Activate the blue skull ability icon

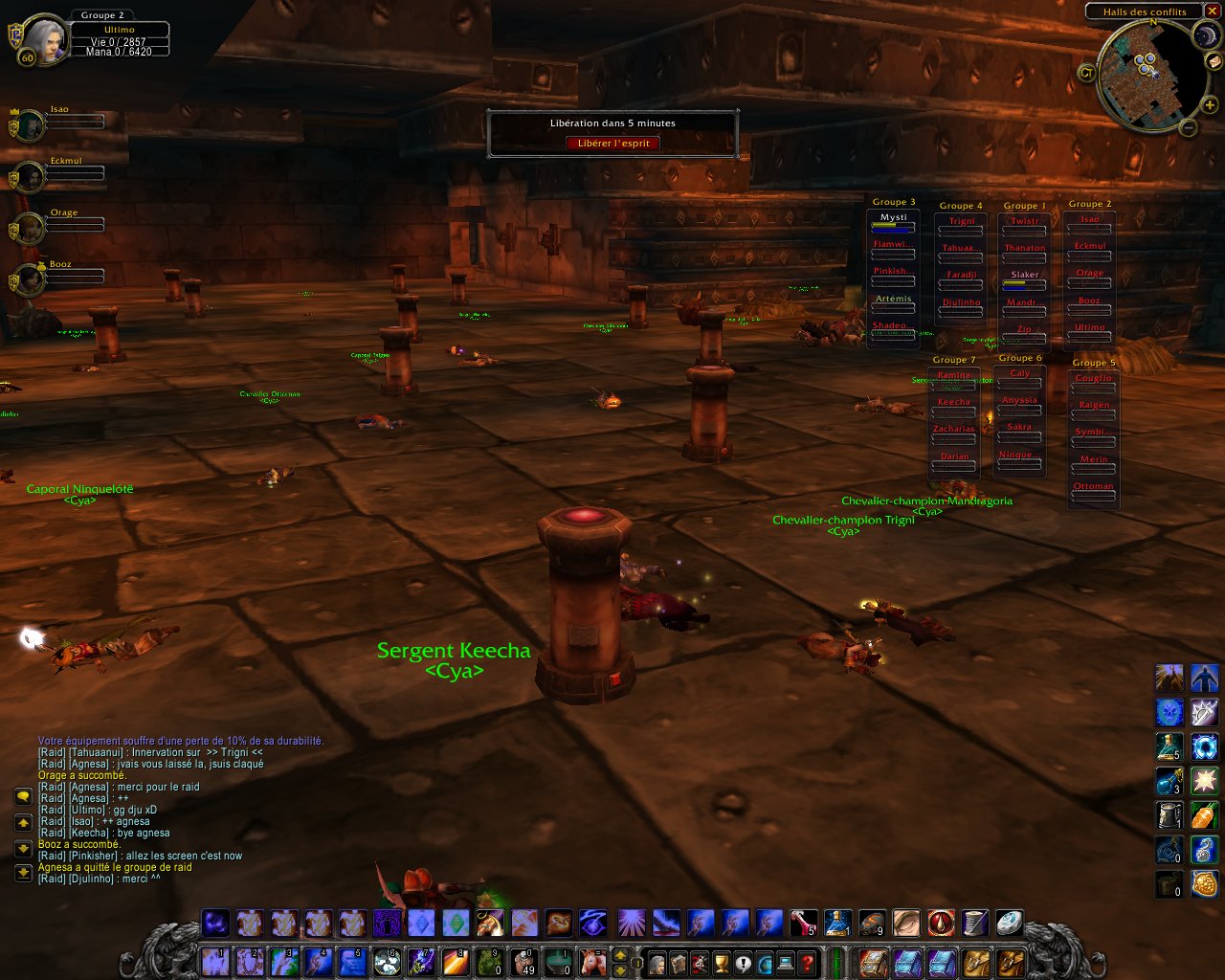pyautogui.click(x=1169, y=712)
